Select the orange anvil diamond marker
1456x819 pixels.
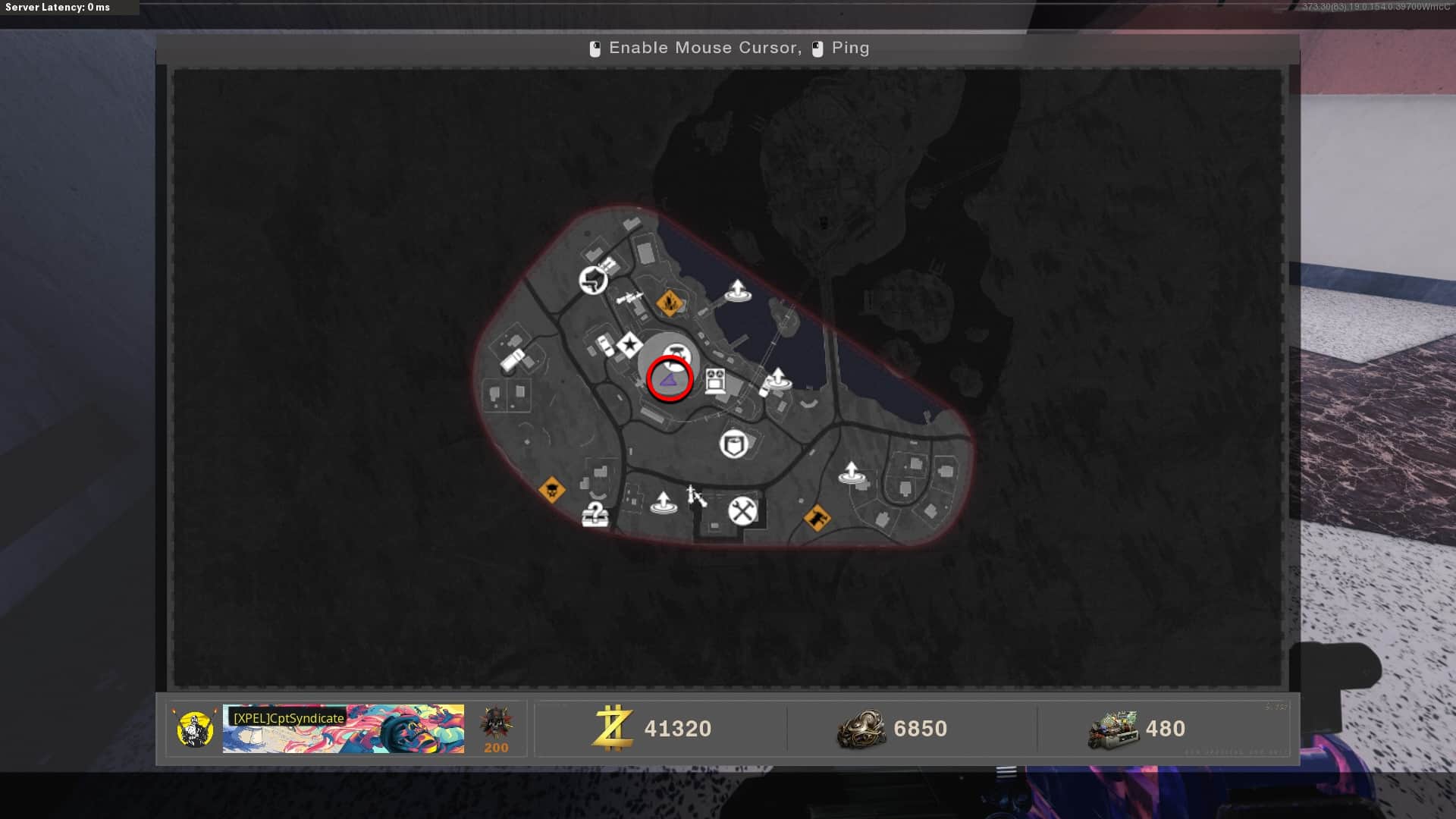[817, 519]
